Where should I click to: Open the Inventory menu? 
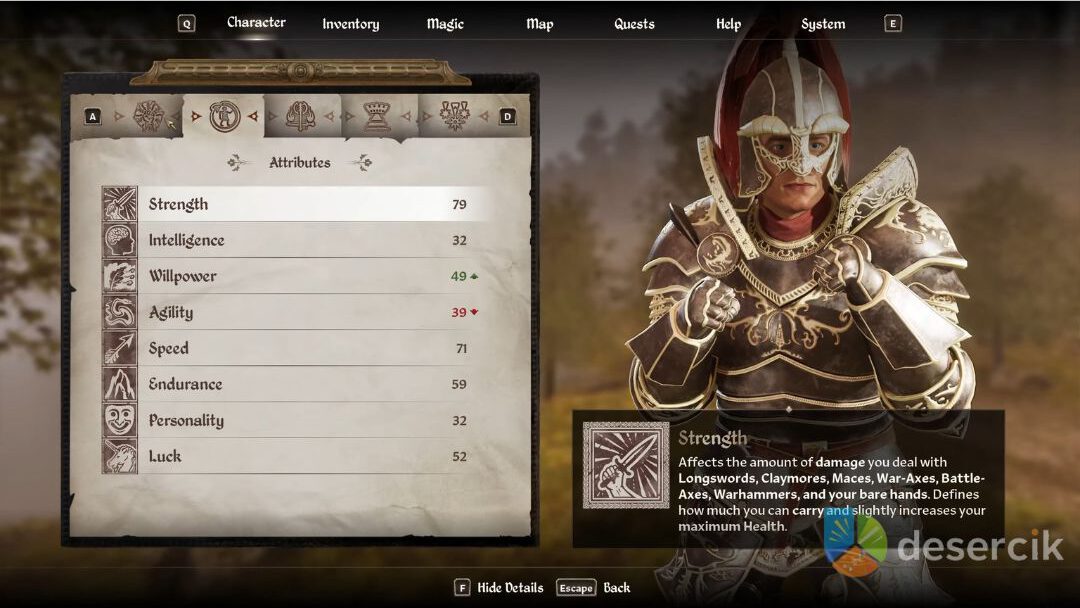(350, 24)
